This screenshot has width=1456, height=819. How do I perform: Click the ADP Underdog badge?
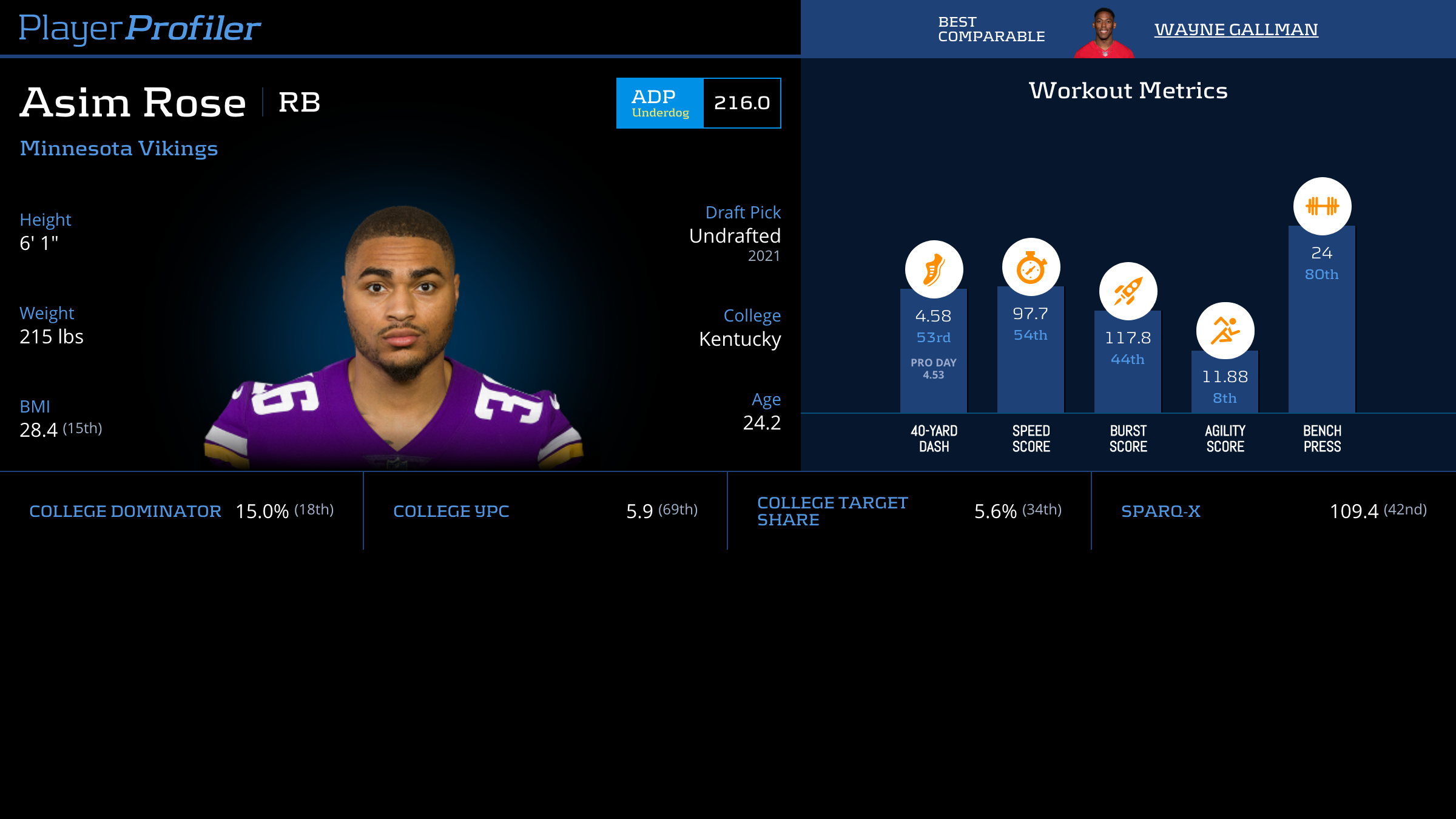660,103
